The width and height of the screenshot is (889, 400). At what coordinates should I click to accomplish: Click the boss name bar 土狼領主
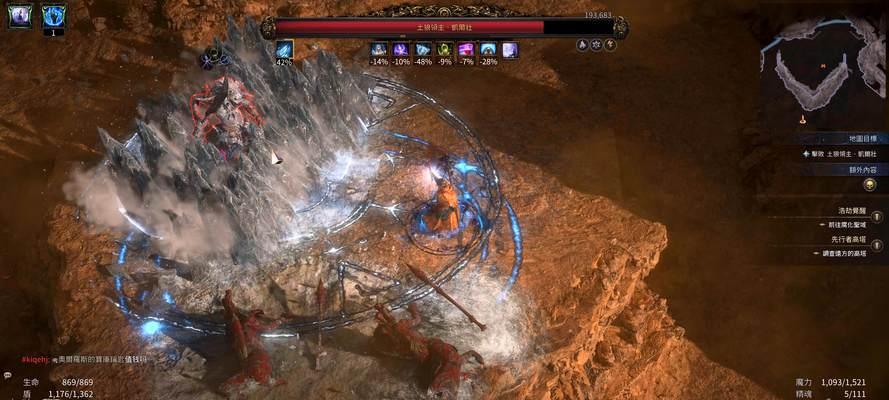click(444, 27)
